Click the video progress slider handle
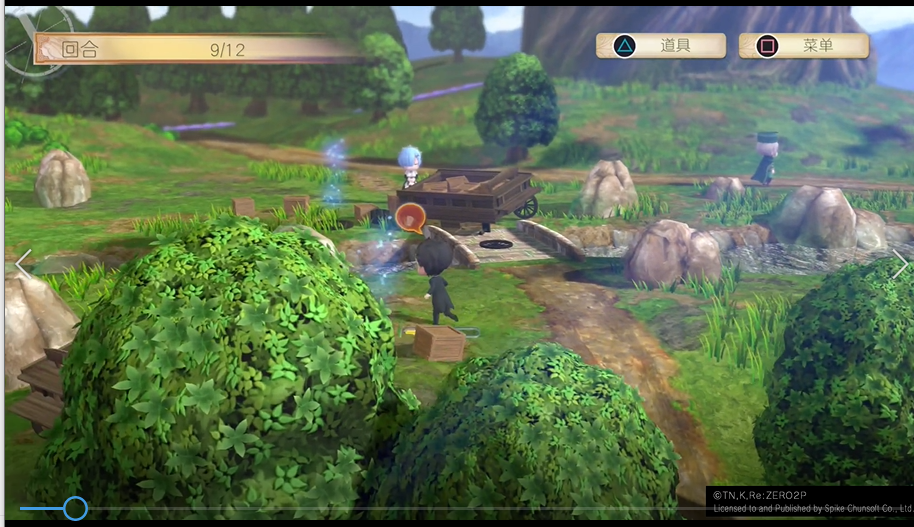This screenshot has width=914, height=527. click(x=75, y=508)
